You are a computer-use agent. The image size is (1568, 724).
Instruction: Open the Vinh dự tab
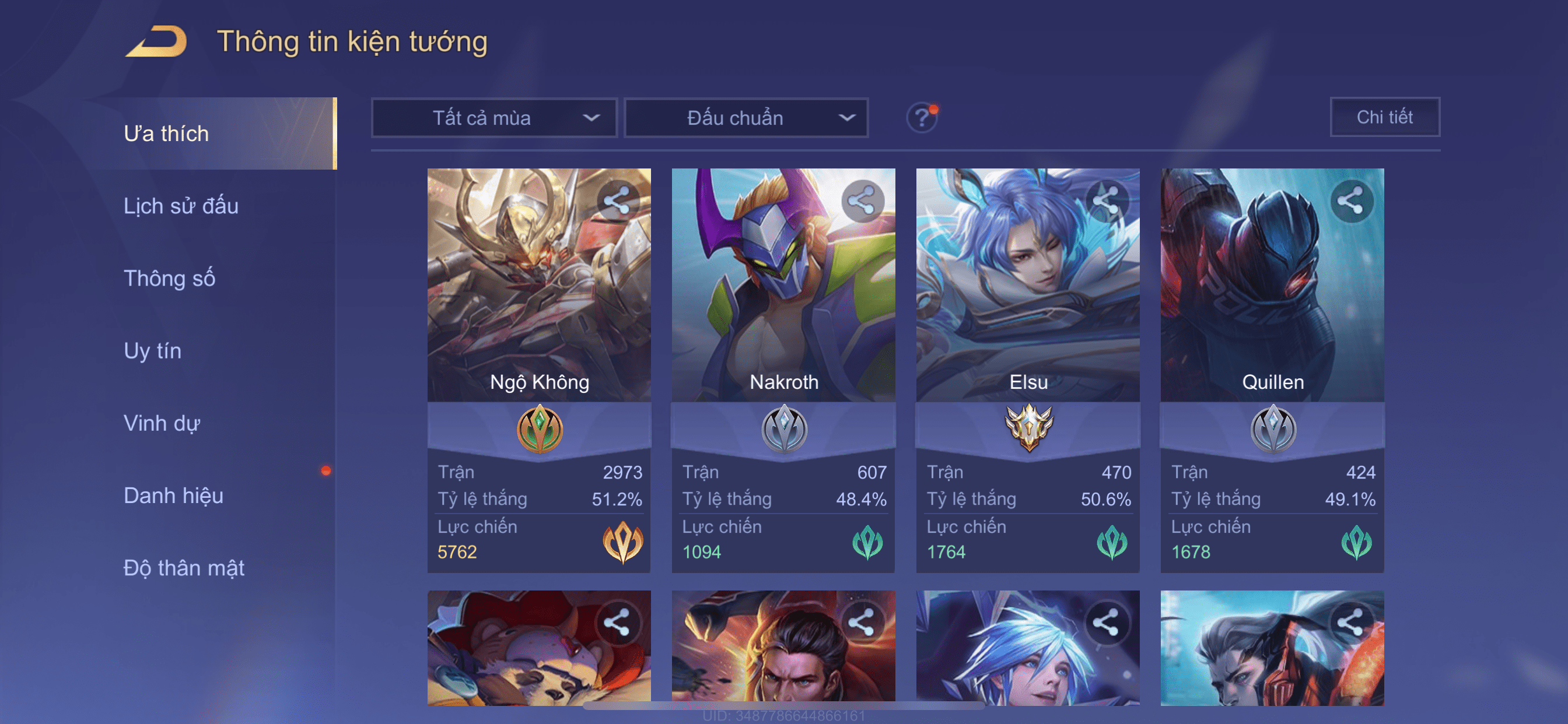tap(162, 423)
